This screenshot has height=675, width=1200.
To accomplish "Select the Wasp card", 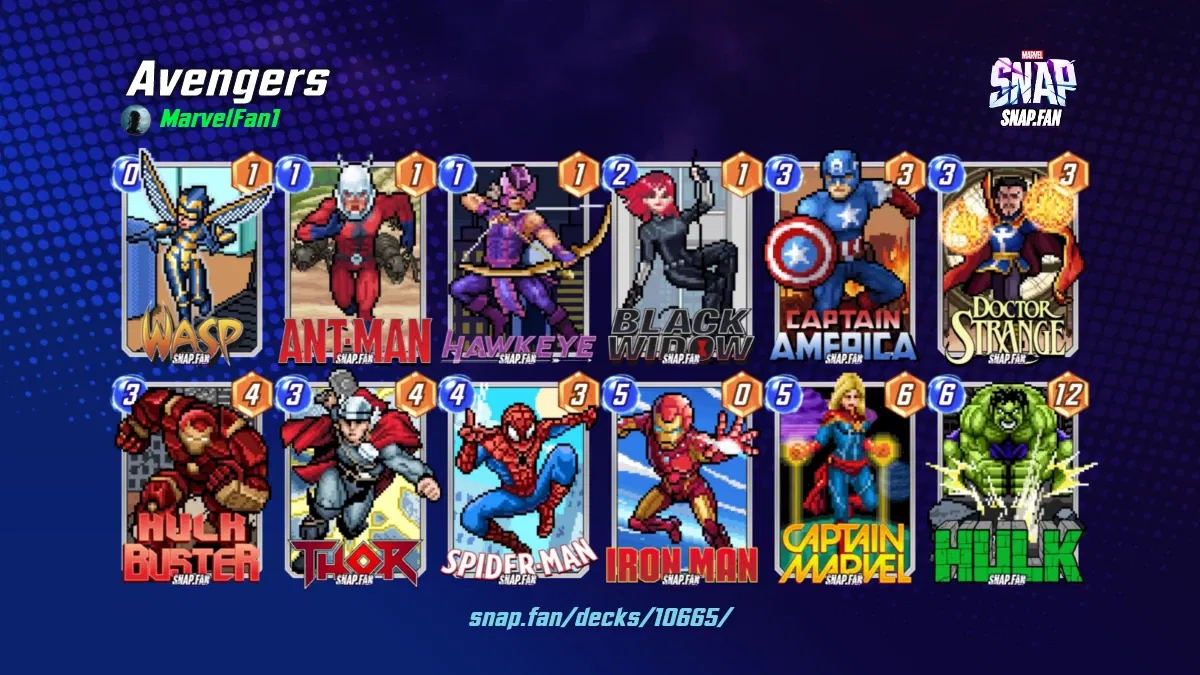I will pos(192,260).
